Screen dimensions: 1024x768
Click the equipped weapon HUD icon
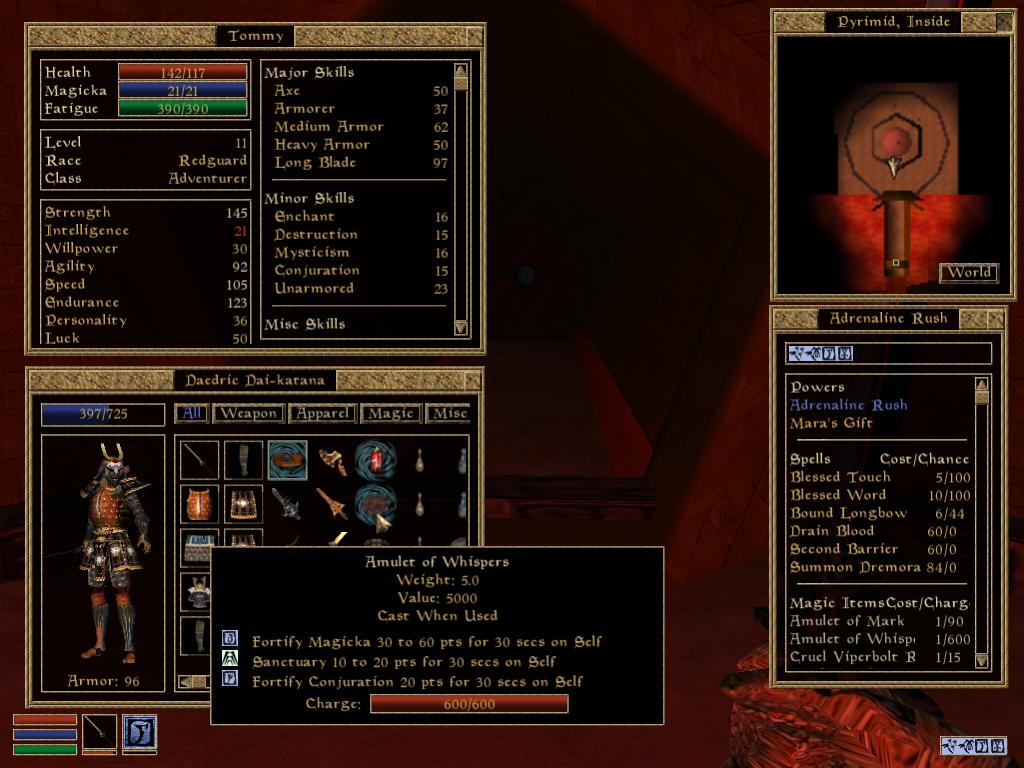point(99,731)
